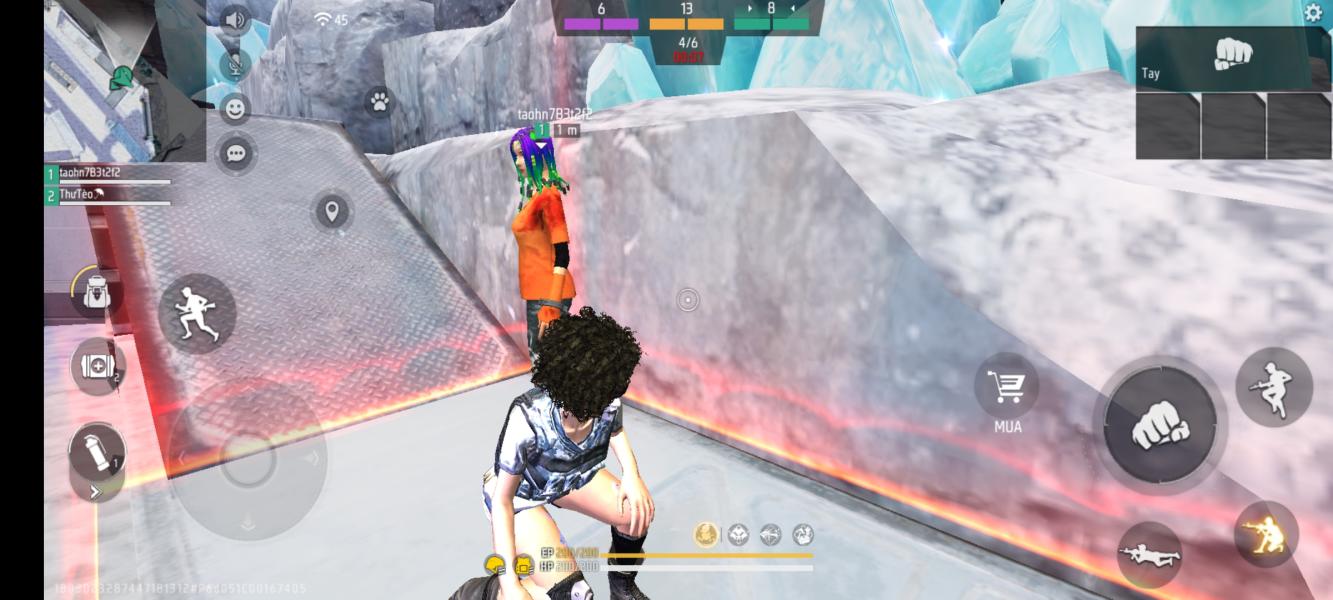The image size is (1333, 600).
Task: Go prone with the lying button
Action: (x=1150, y=553)
